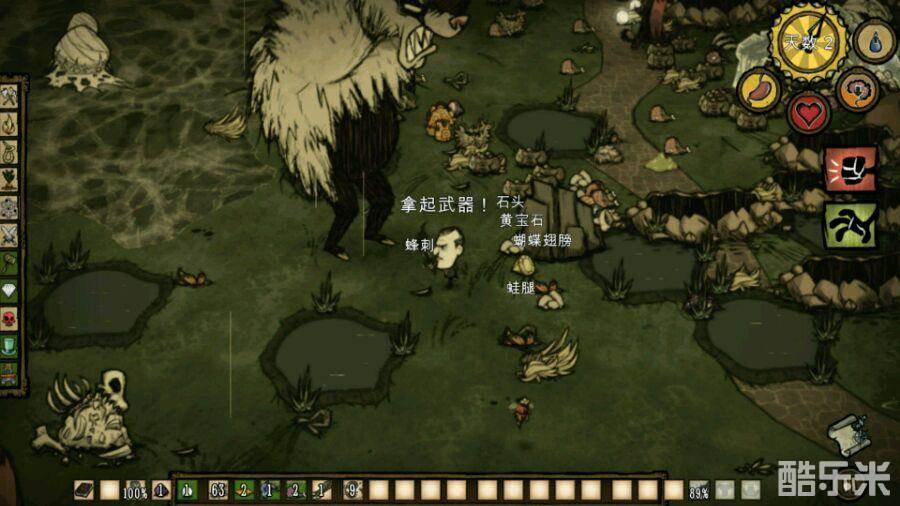Switch to the Science tab with the atom icon

click(10, 208)
